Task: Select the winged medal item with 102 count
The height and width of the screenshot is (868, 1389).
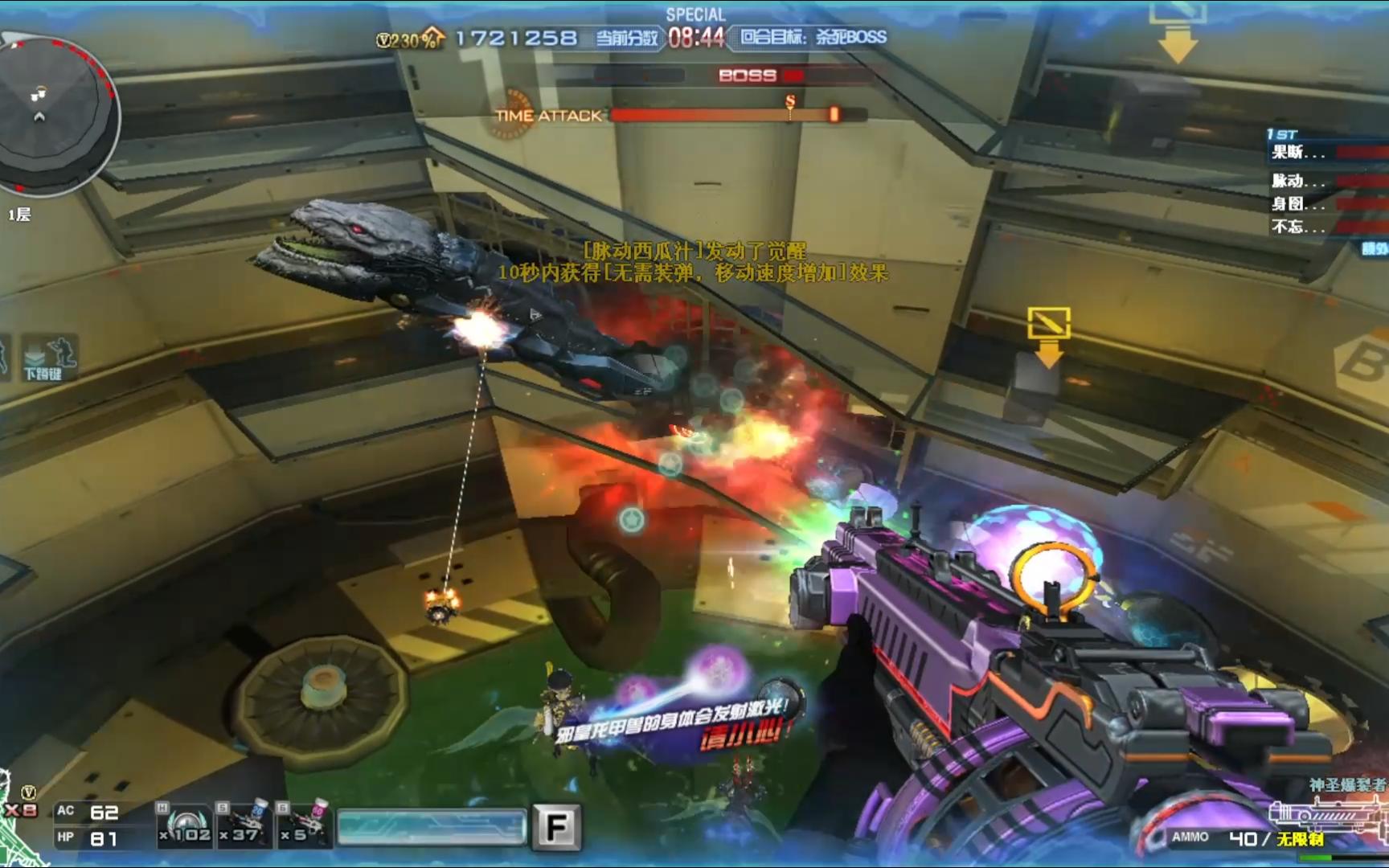Action: [185, 825]
